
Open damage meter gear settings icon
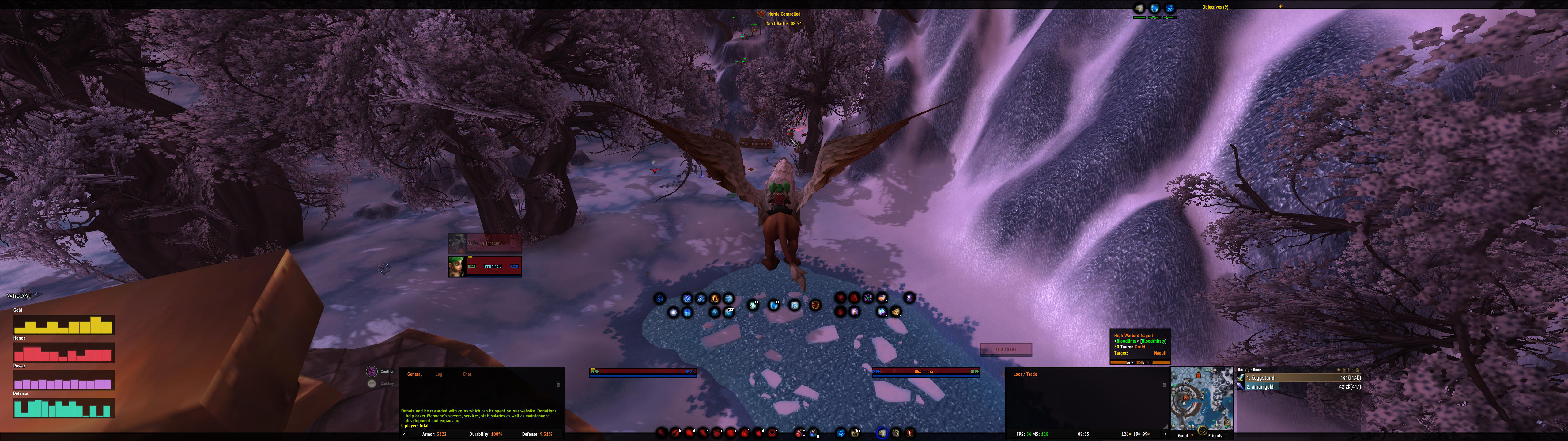click(x=1339, y=370)
